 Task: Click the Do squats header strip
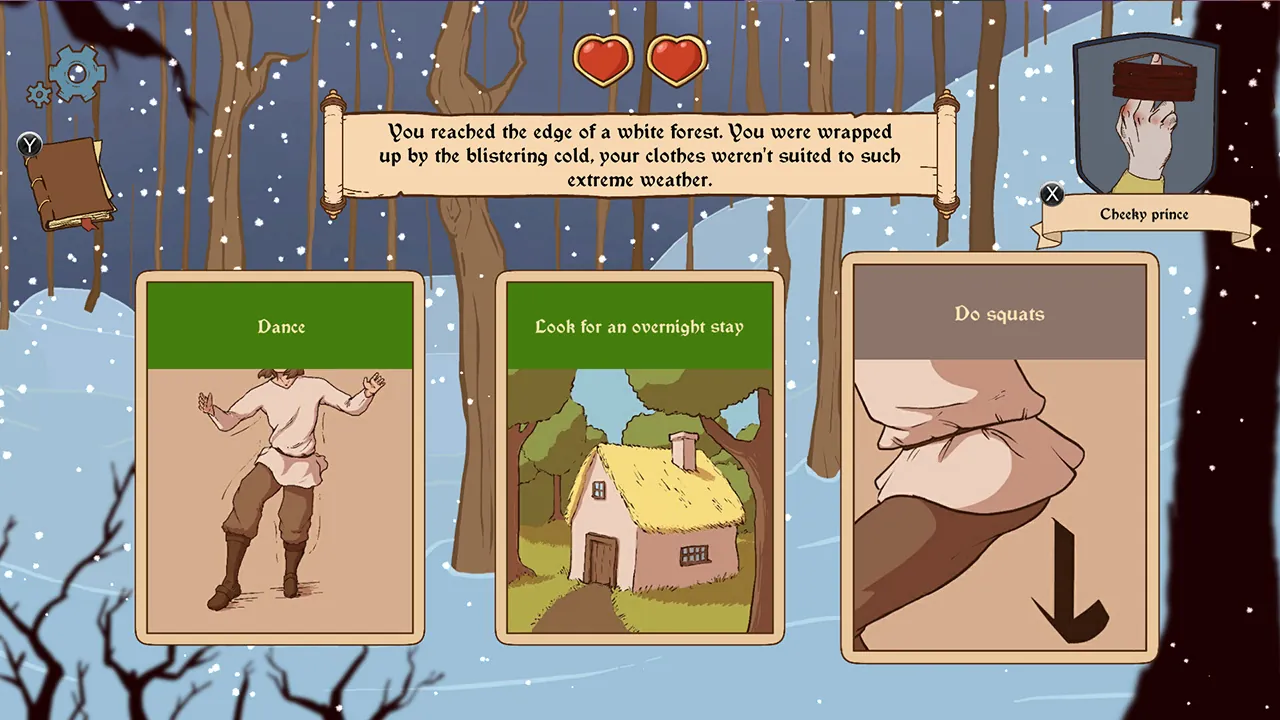click(x=1000, y=313)
